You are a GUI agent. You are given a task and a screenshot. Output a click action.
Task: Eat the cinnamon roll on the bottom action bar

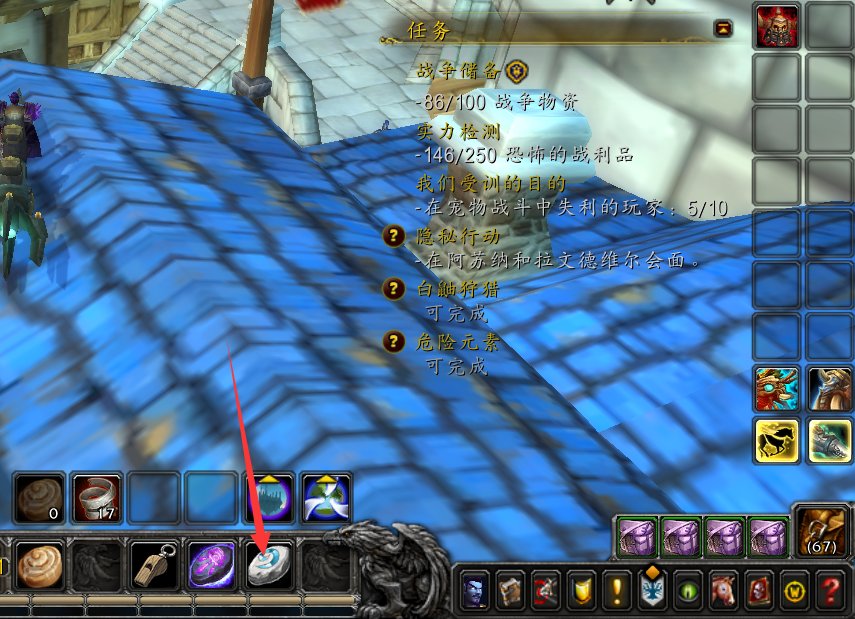pos(40,566)
